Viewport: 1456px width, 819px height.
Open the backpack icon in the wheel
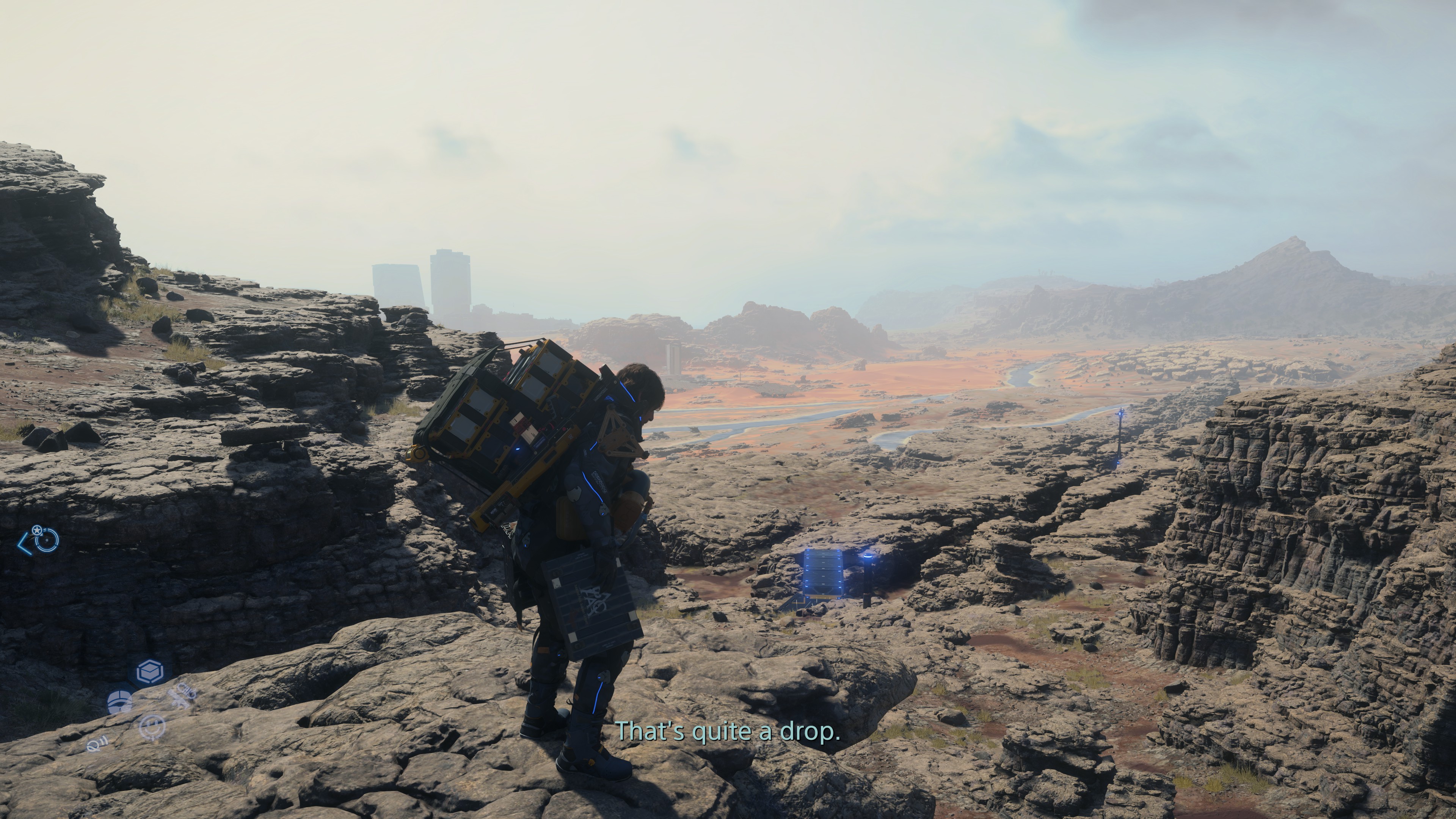(x=120, y=702)
